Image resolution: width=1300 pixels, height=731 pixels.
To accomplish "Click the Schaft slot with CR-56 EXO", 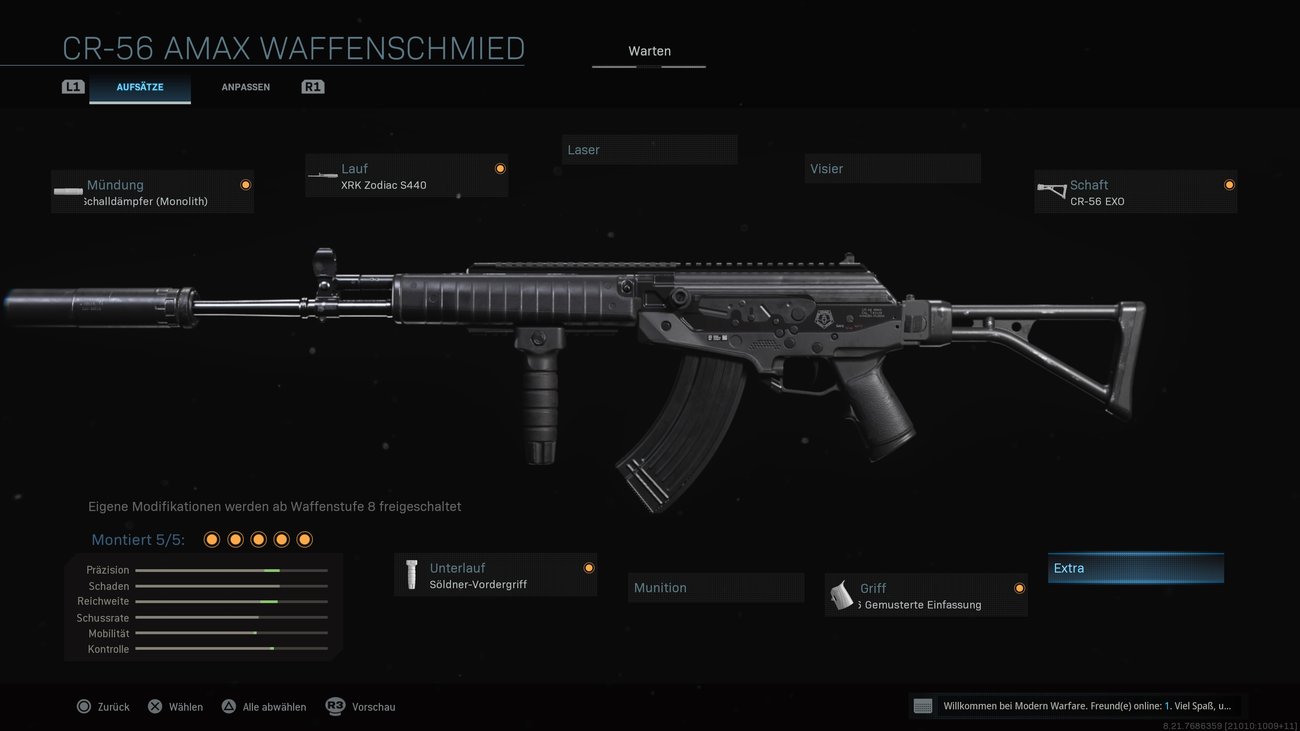I will [1135, 192].
